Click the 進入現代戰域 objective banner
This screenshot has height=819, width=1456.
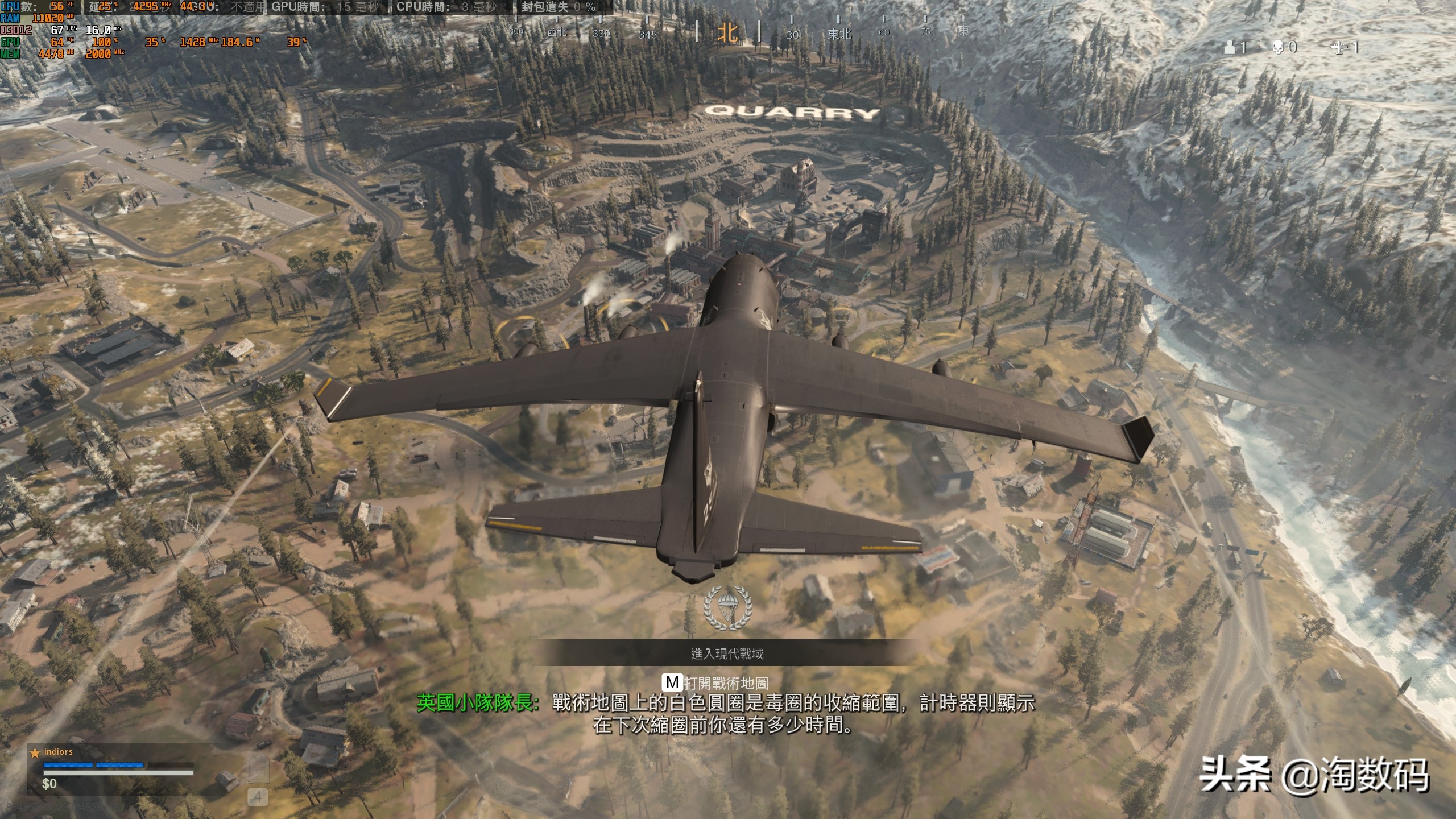coord(727,653)
